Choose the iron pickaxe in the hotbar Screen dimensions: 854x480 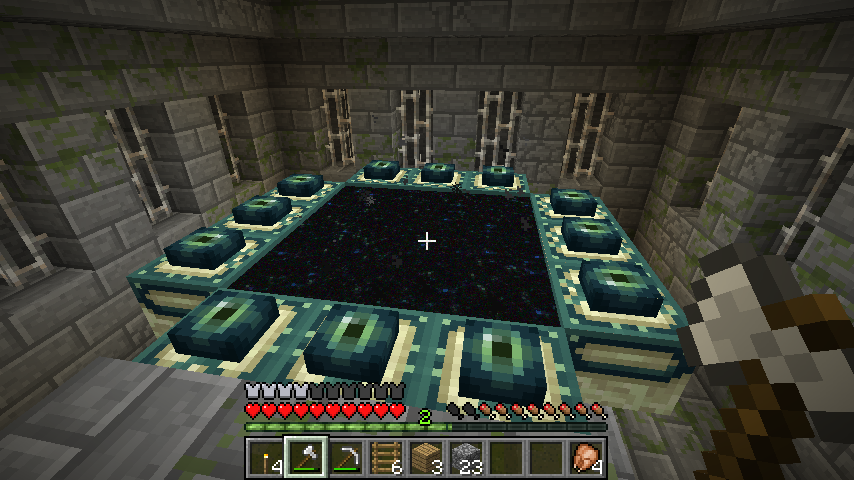(346, 458)
